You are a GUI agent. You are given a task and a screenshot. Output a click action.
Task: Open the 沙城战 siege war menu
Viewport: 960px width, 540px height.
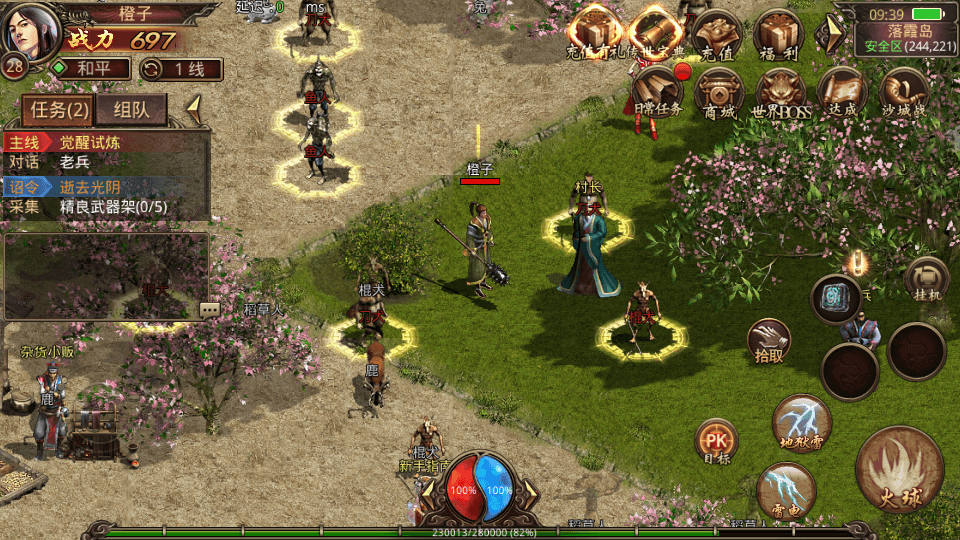(x=903, y=92)
